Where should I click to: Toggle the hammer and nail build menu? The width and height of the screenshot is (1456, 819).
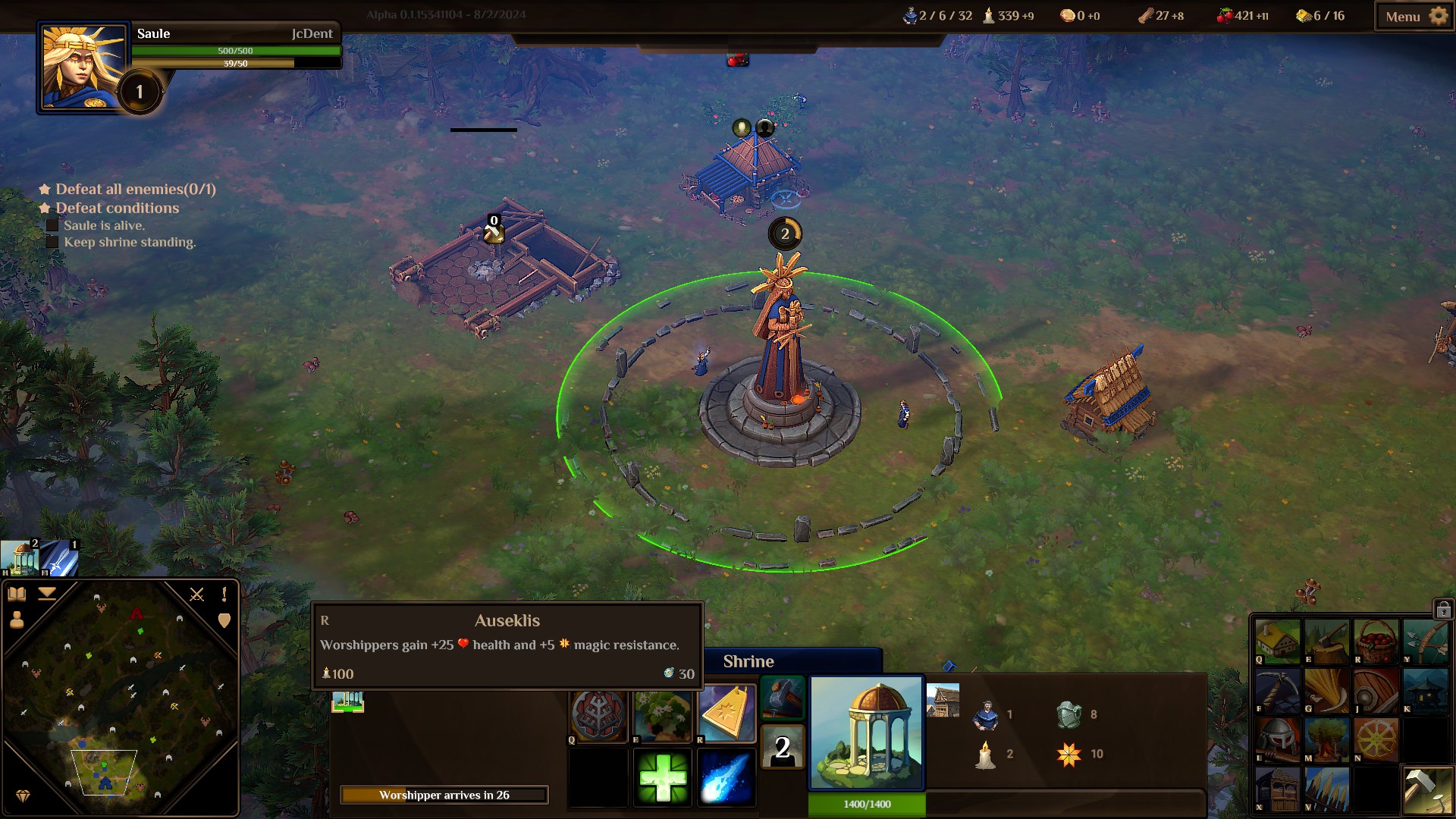[x=1426, y=790]
